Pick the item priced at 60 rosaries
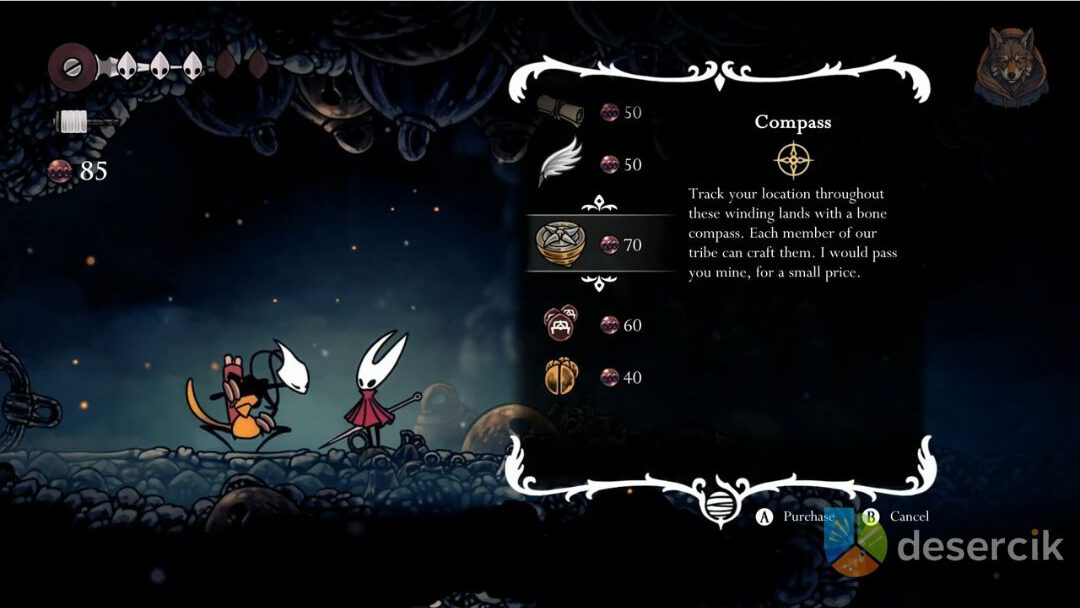Image resolution: width=1080 pixels, height=608 pixels. click(x=560, y=324)
